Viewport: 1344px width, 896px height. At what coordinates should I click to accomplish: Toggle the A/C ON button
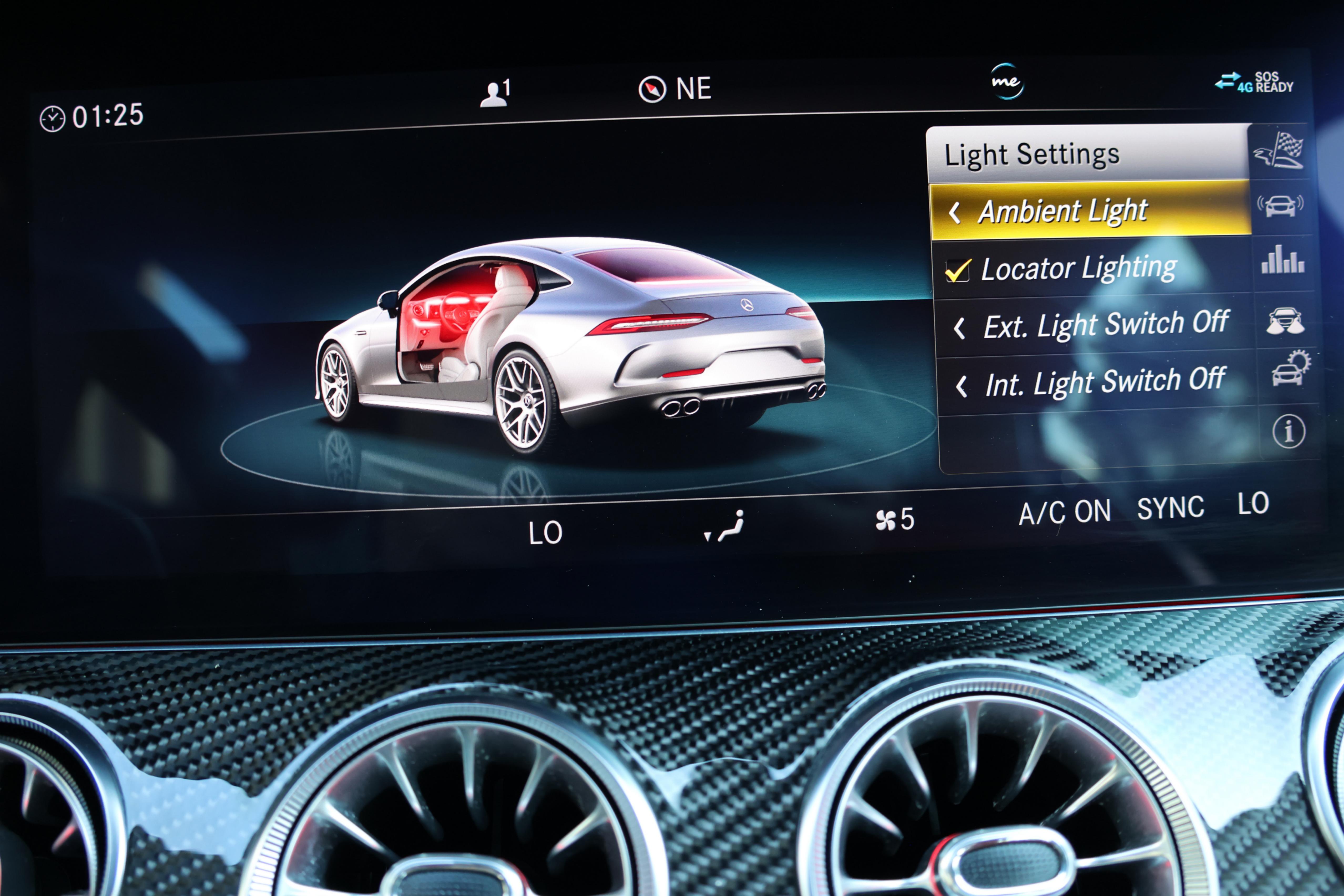click(x=1065, y=512)
